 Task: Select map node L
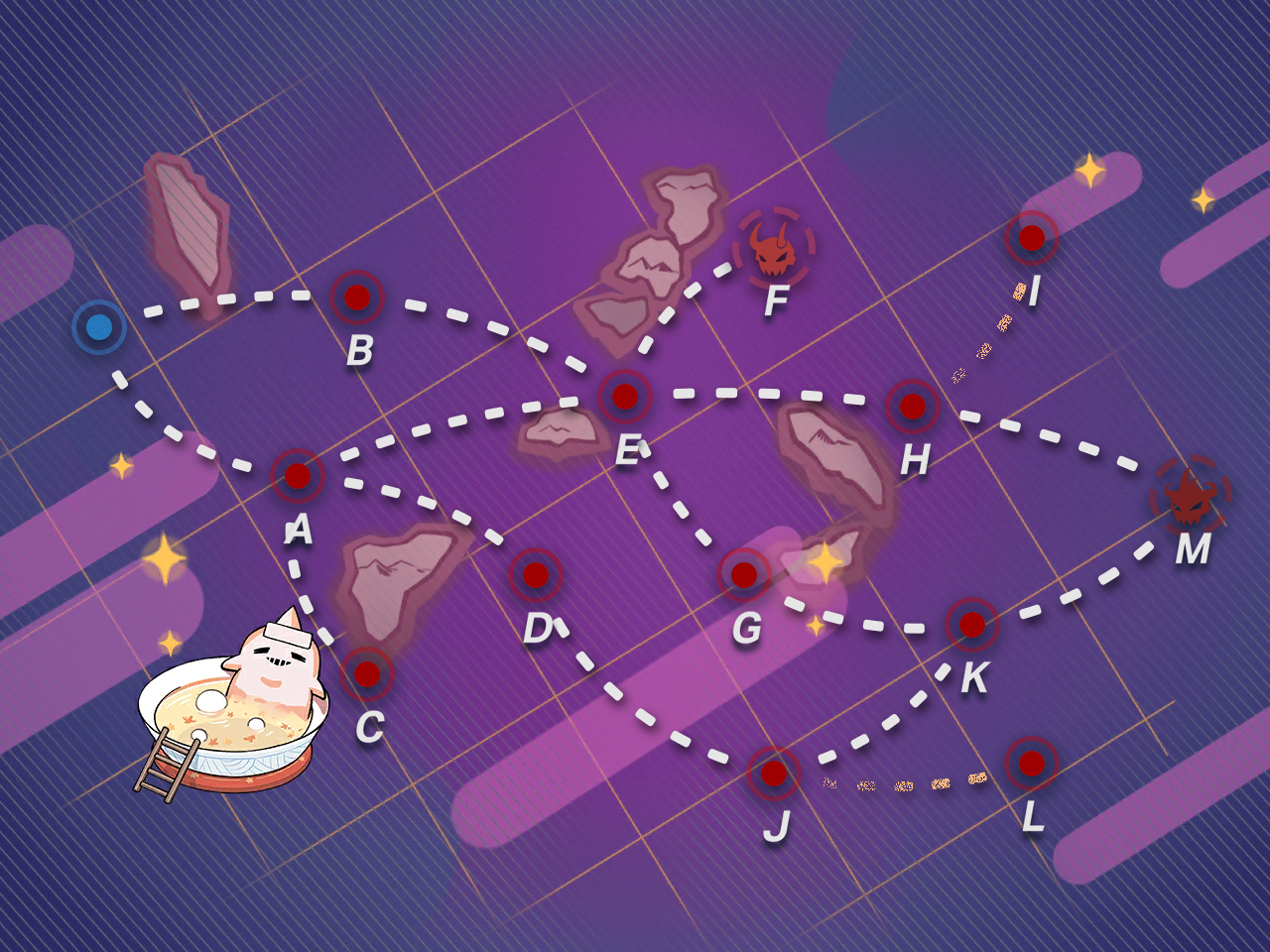pos(1032,764)
